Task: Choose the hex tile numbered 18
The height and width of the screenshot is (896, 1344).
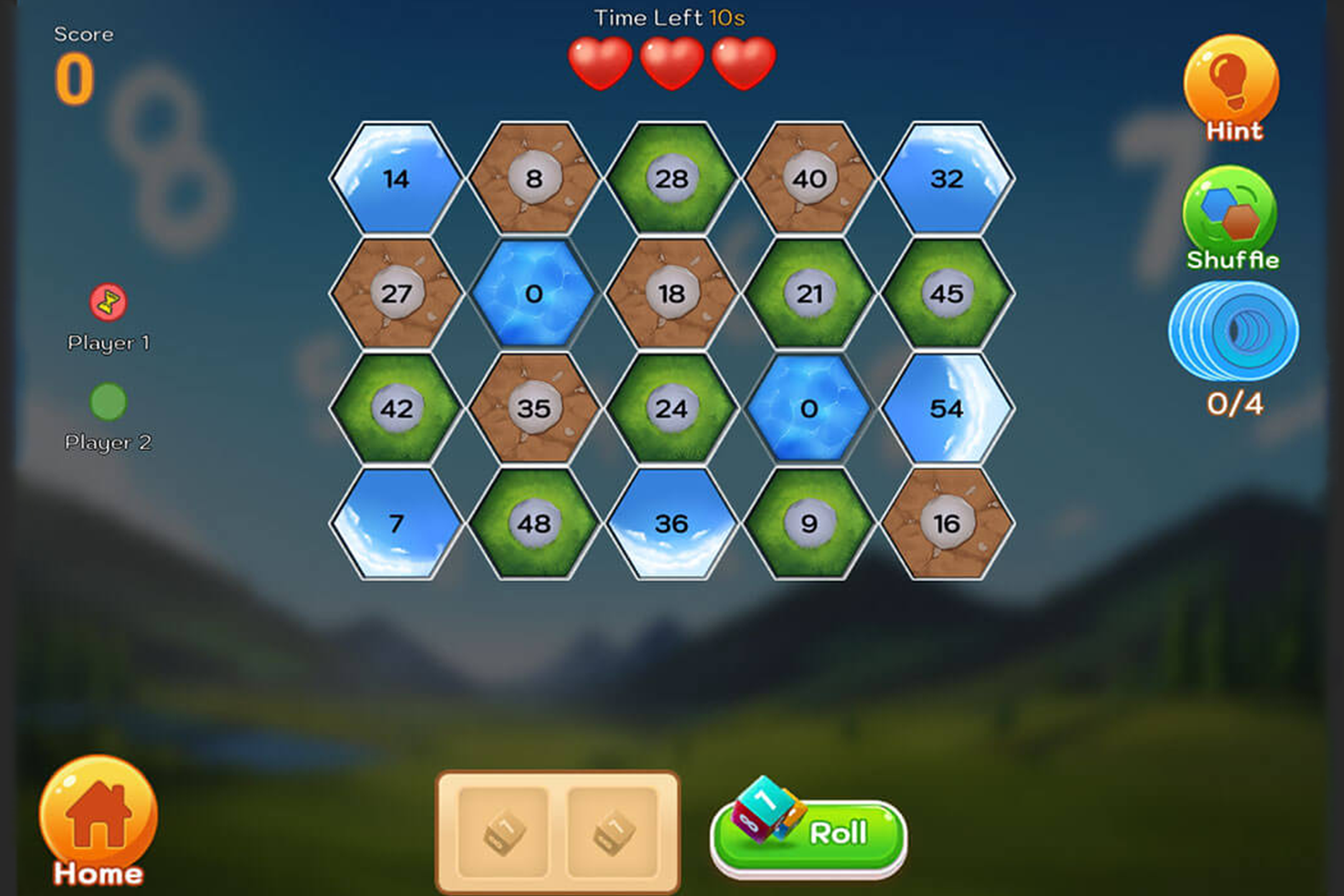Action: [x=671, y=294]
